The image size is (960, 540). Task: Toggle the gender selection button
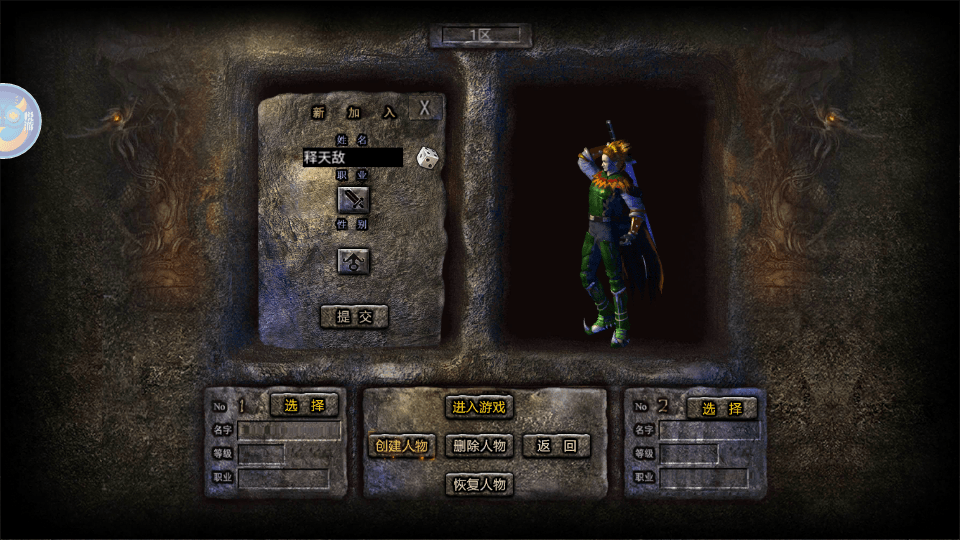(352, 261)
